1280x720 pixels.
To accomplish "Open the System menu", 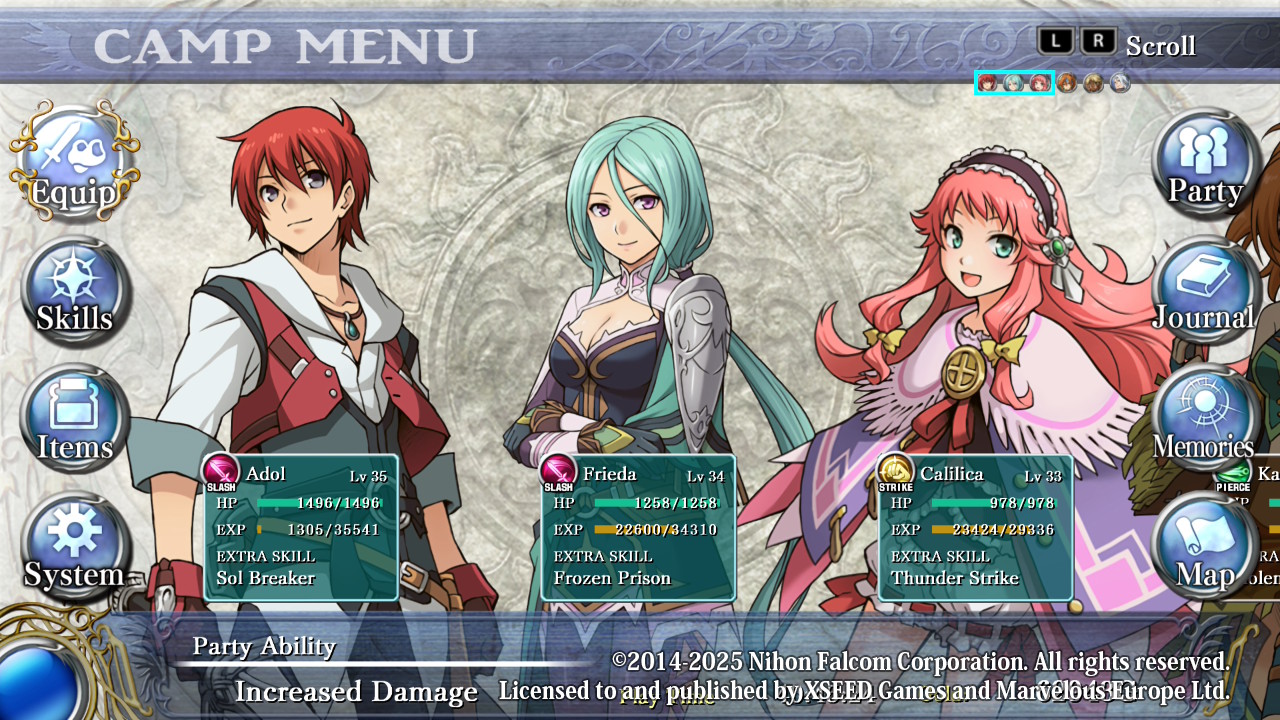I will (x=75, y=547).
